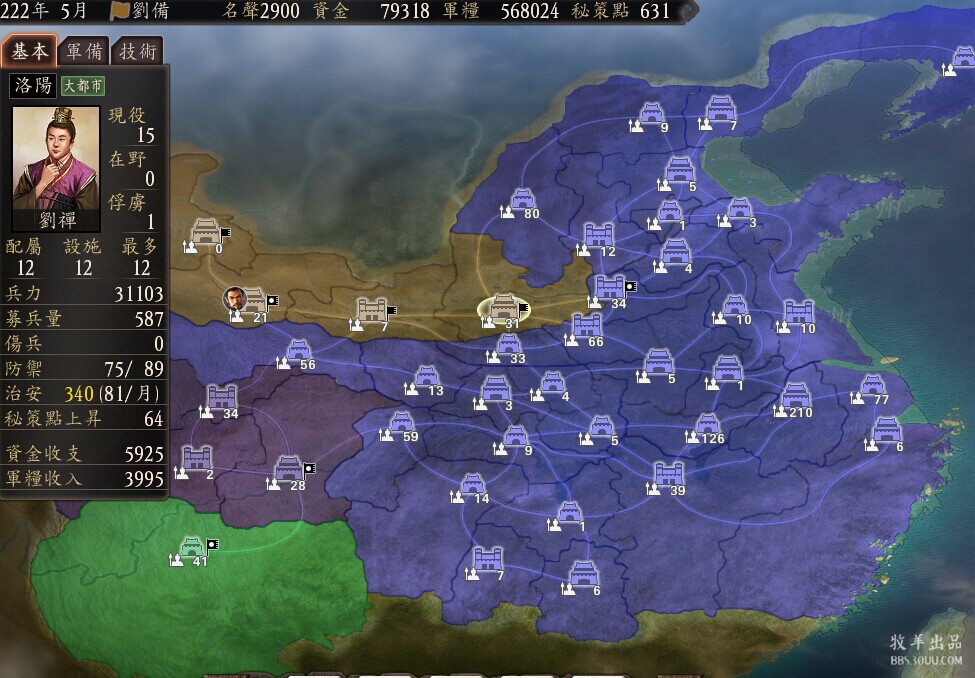Viewport: 975px width, 678px height.
Task: Select the city showing 13 troops
Action: pos(427,378)
